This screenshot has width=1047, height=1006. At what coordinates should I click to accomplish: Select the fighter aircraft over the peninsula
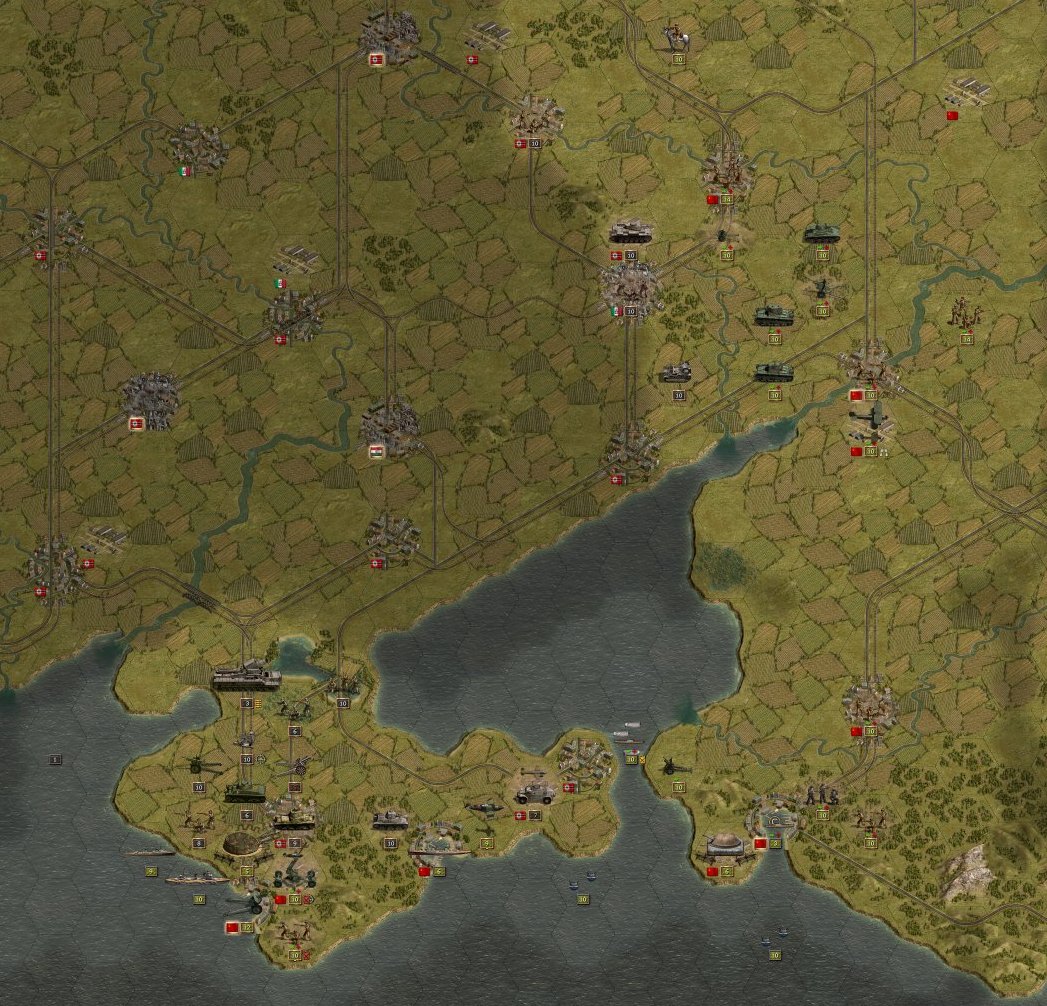pyautogui.click(x=485, y=808)
